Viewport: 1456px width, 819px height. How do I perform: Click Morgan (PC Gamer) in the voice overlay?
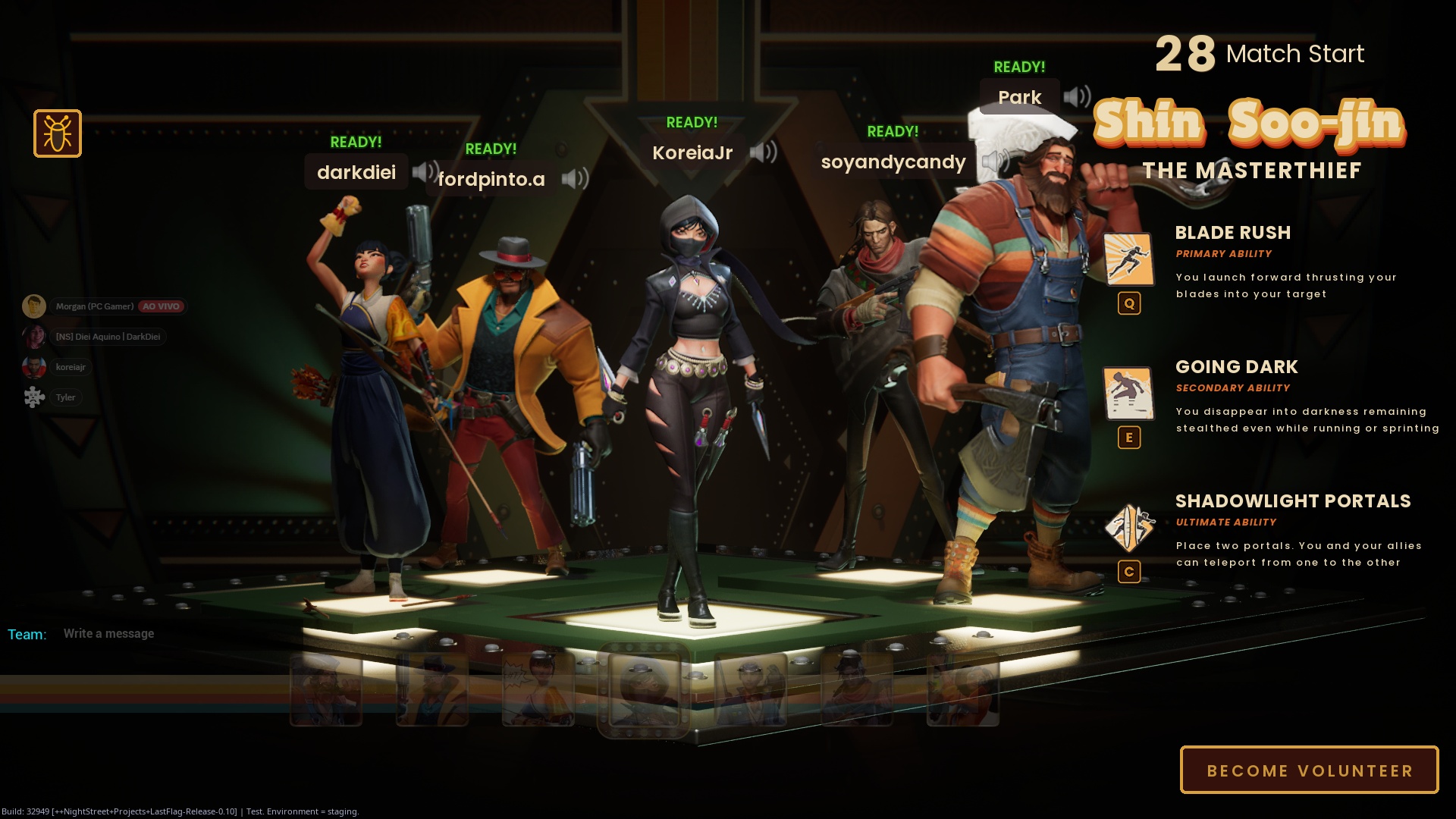pos(94,306)
